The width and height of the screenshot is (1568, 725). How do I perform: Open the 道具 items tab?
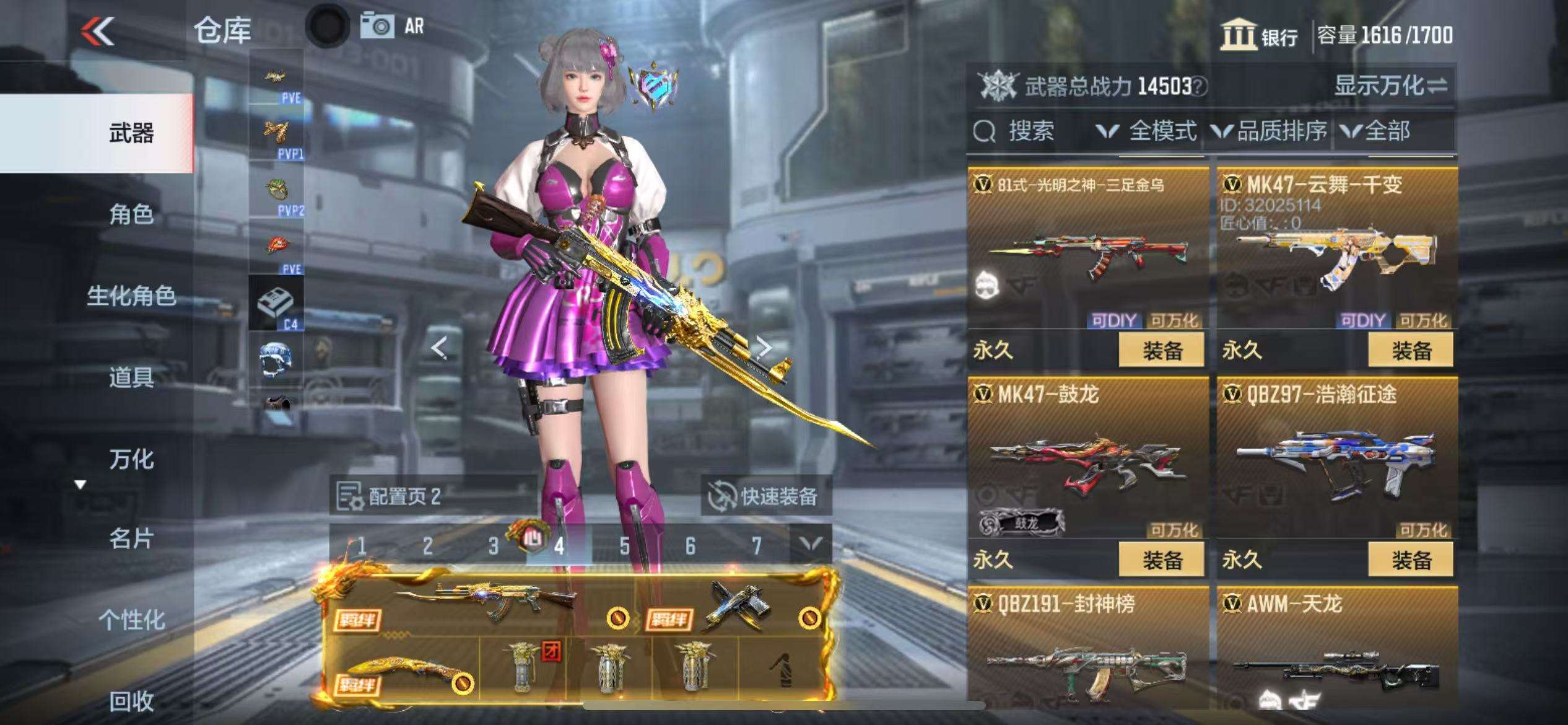pos(131,377)
